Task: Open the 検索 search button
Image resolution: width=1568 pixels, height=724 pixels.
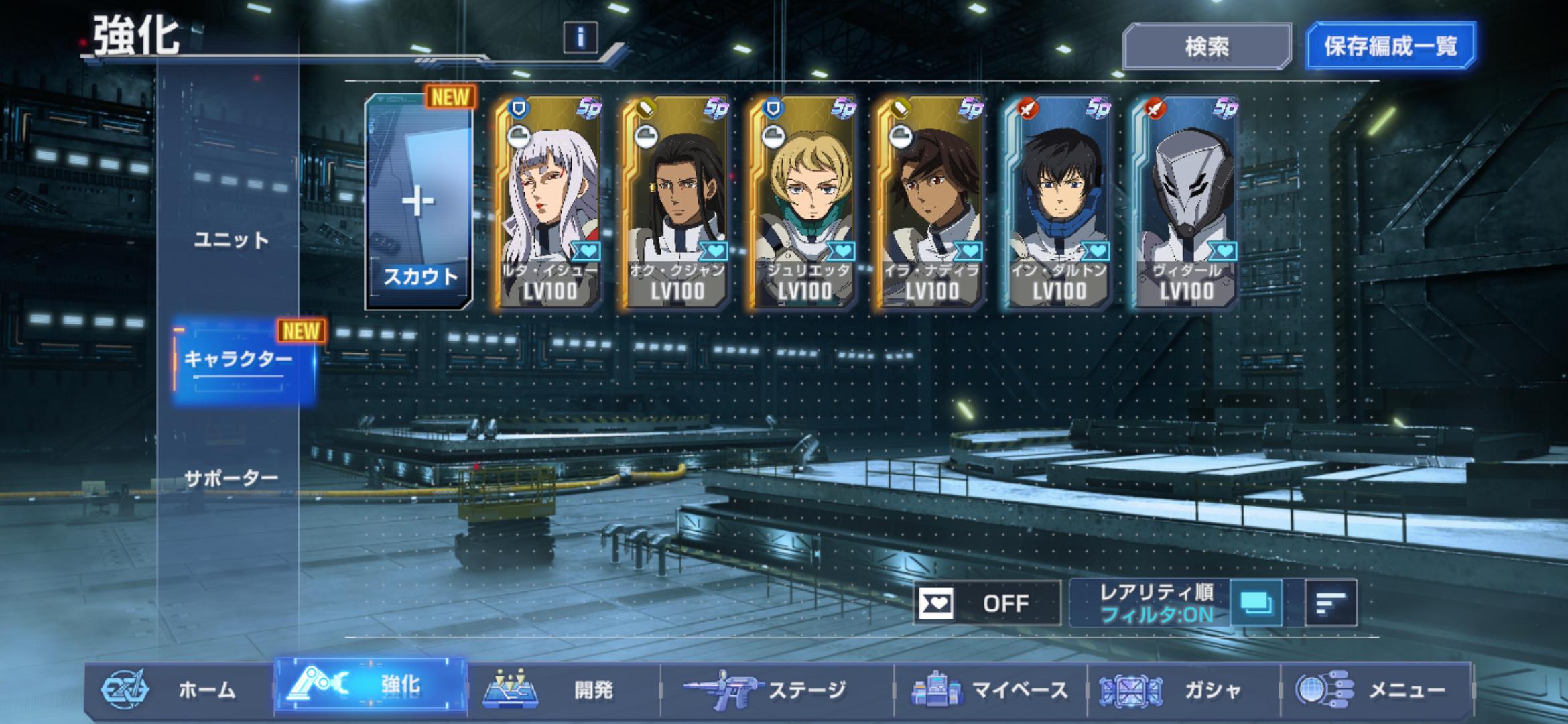Action: pos(1207,46)
